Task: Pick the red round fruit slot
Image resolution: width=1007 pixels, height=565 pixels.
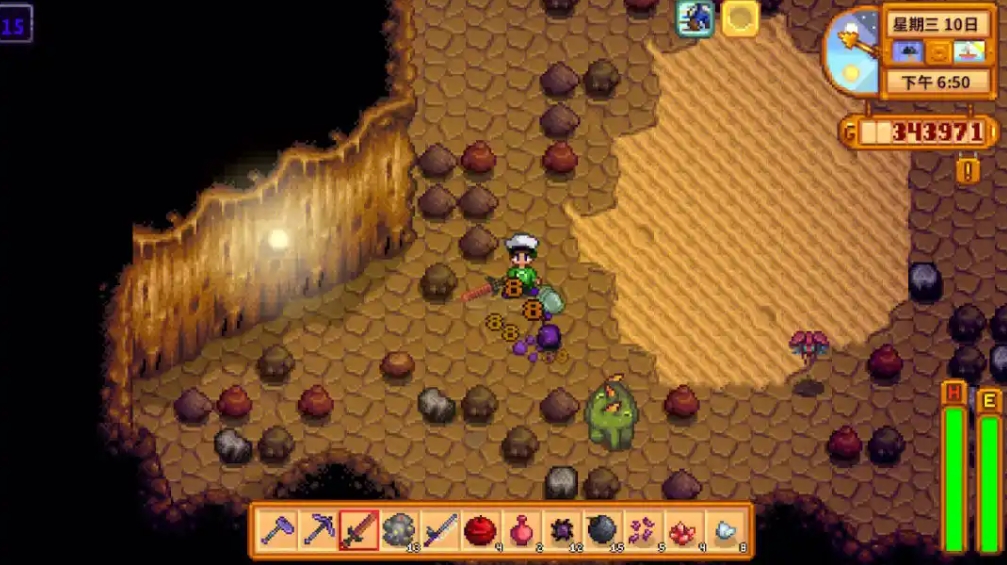Action: (x=481, y=530)
